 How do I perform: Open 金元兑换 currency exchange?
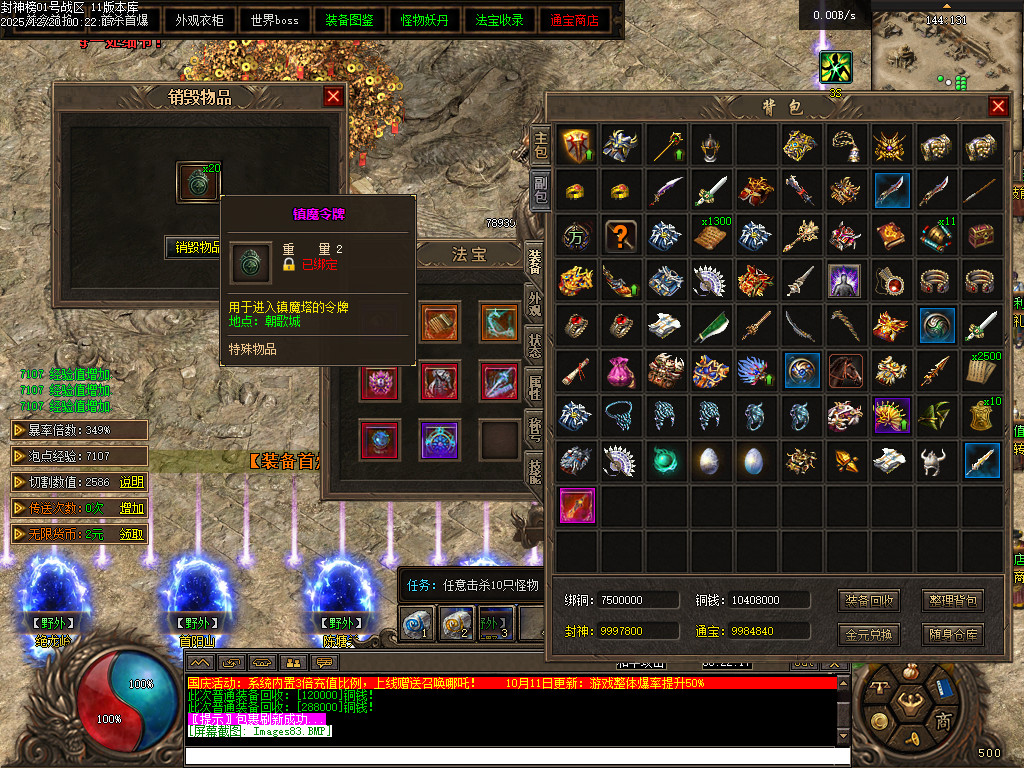click(x=868, y=634)
